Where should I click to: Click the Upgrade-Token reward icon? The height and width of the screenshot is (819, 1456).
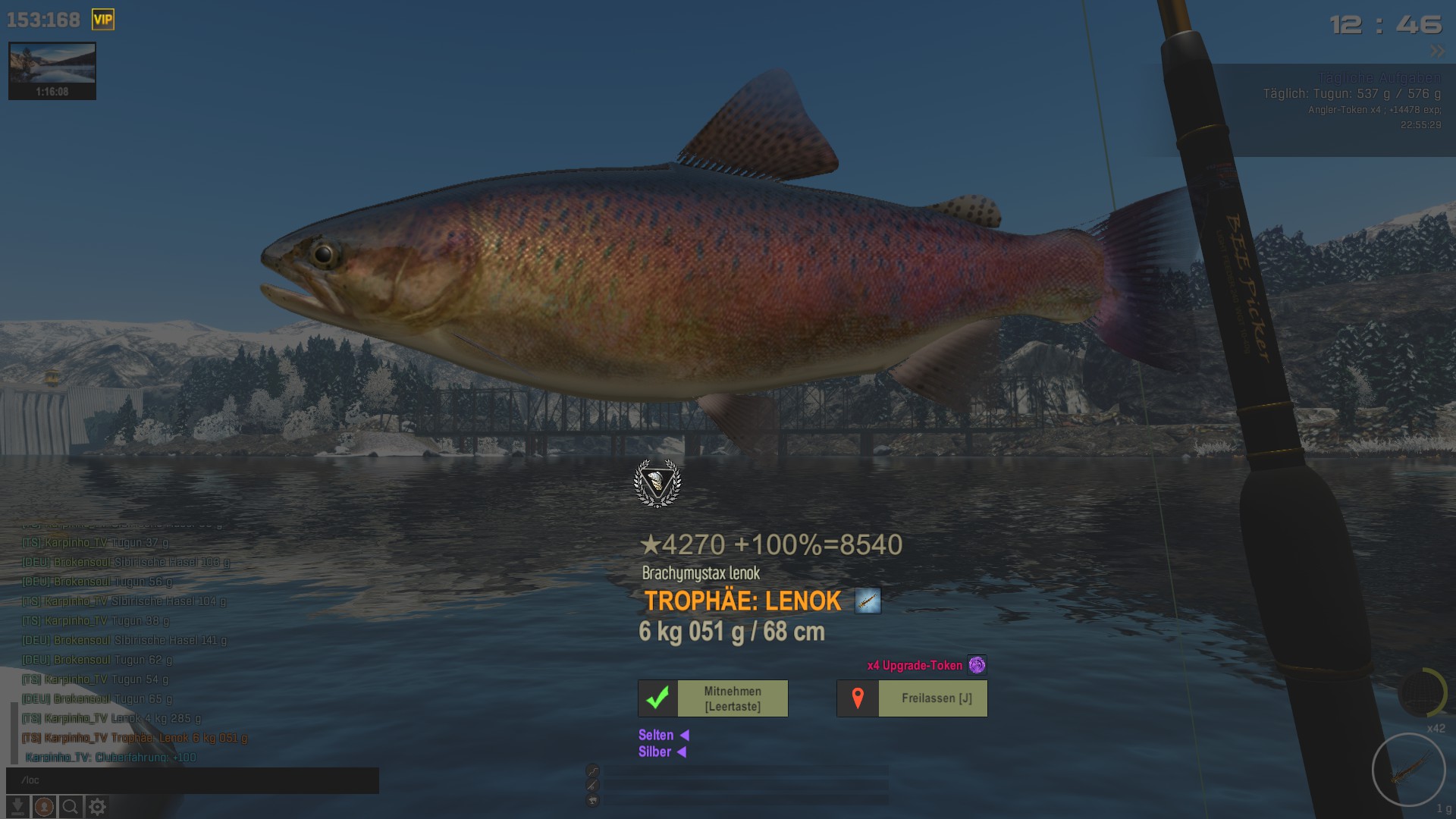tap(977, 665)
